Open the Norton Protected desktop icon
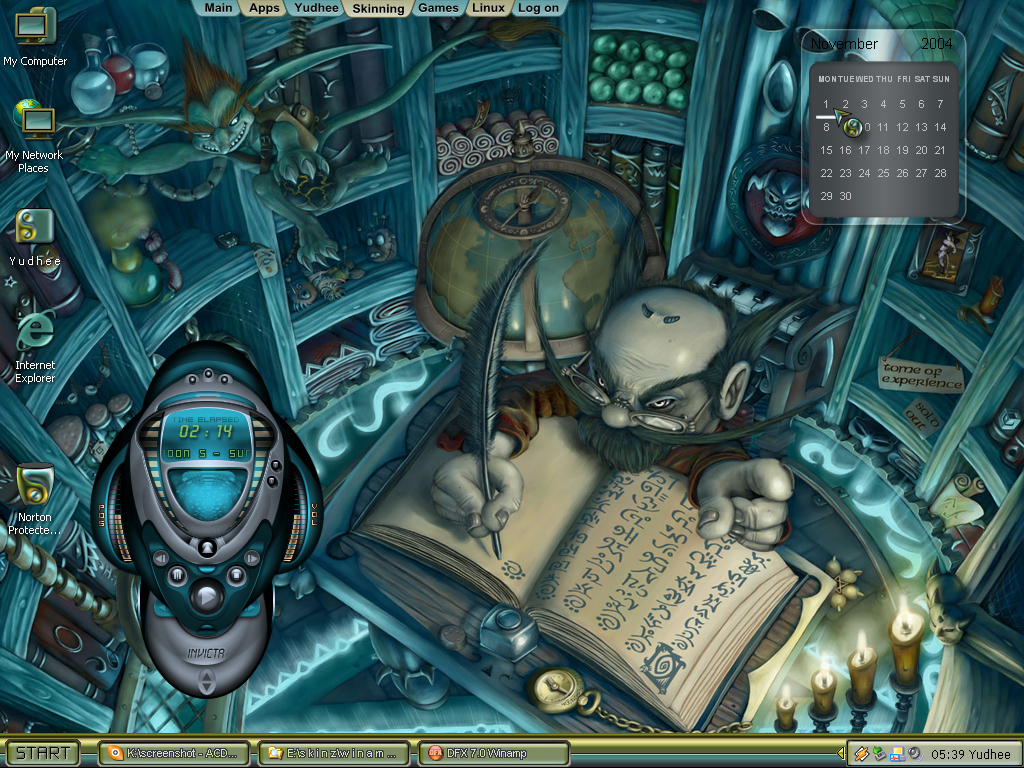The width and height of the screenshot is (1024, 768). (35, 497)
